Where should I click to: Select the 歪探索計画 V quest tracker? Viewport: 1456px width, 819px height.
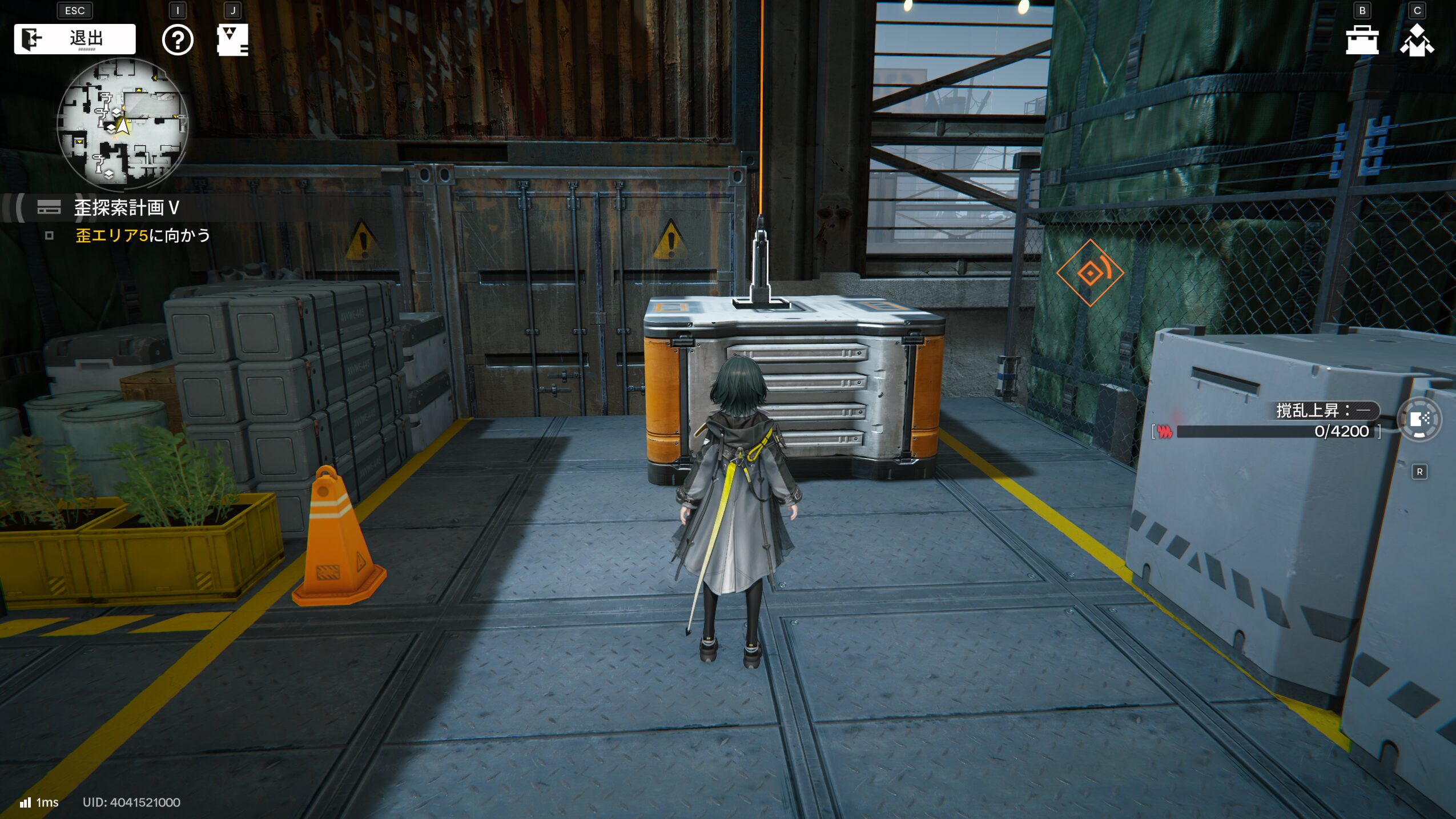point(126,208)
